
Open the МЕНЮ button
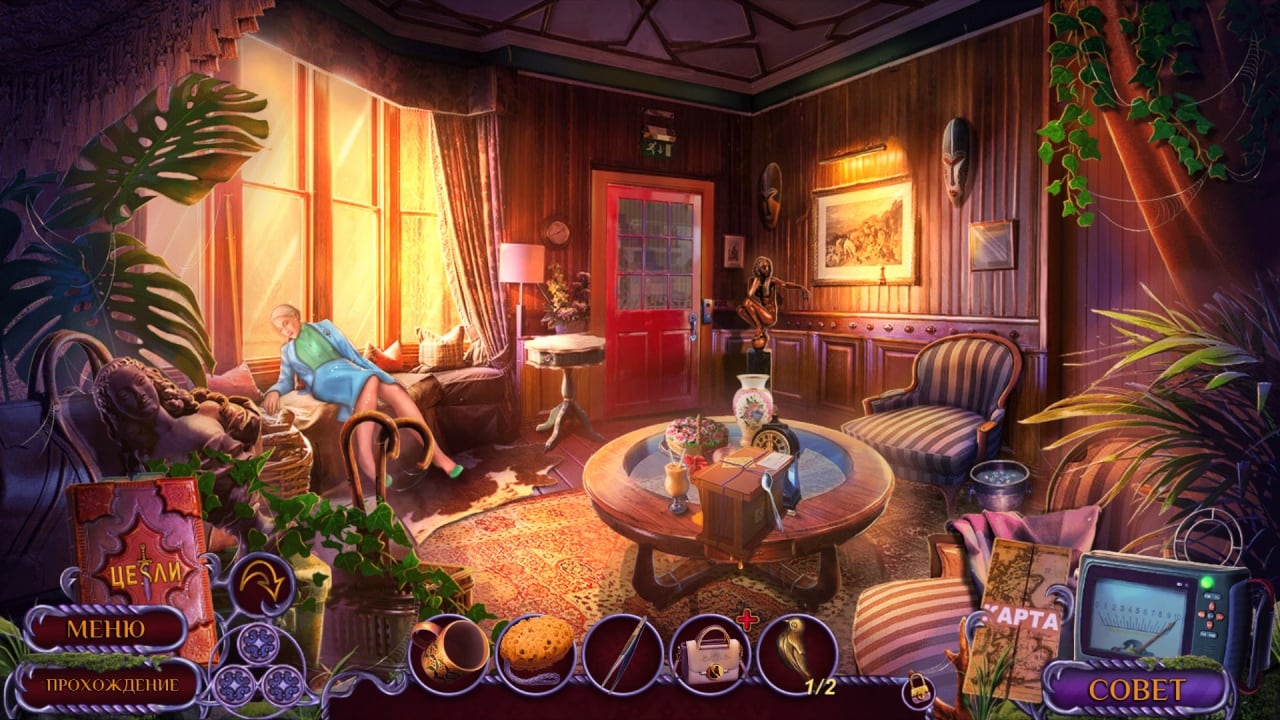click(x=105, y=629)
